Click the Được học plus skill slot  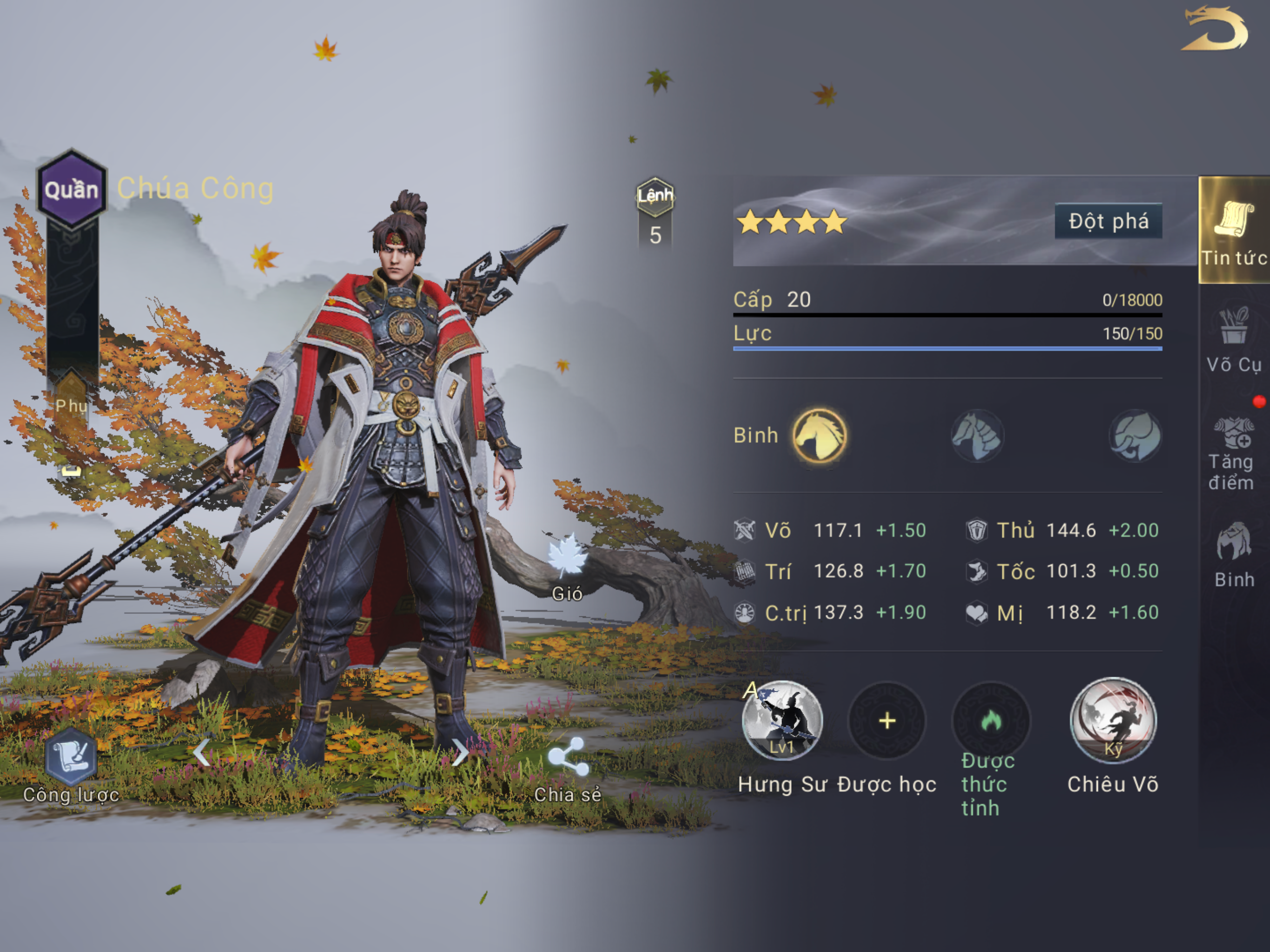[x=887, y=721]
